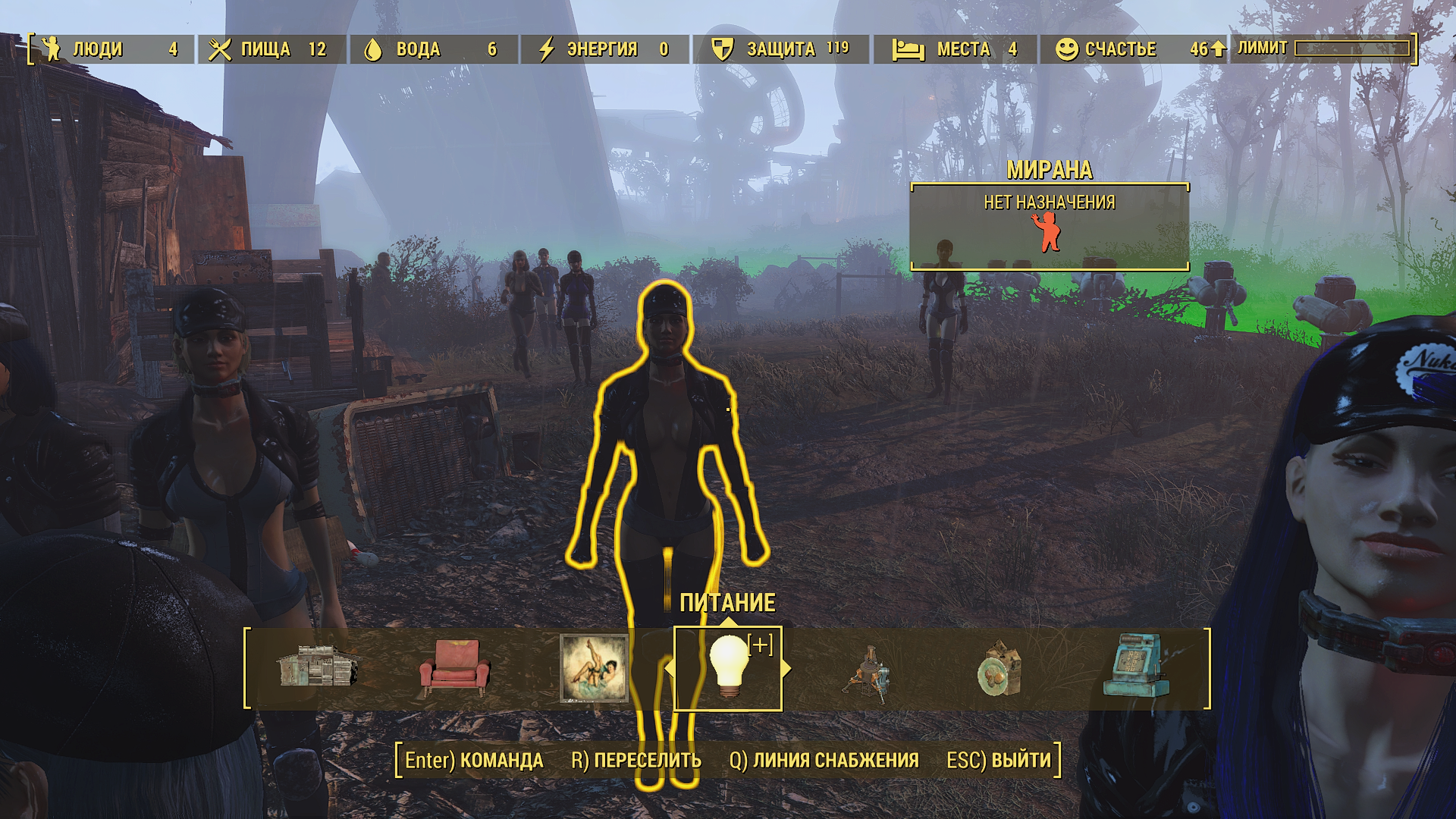Select ЛИНИЯ СНАБЖЕНИЯ supply line option
This screenshot has height=819, width=1456.
coord(824,760)
